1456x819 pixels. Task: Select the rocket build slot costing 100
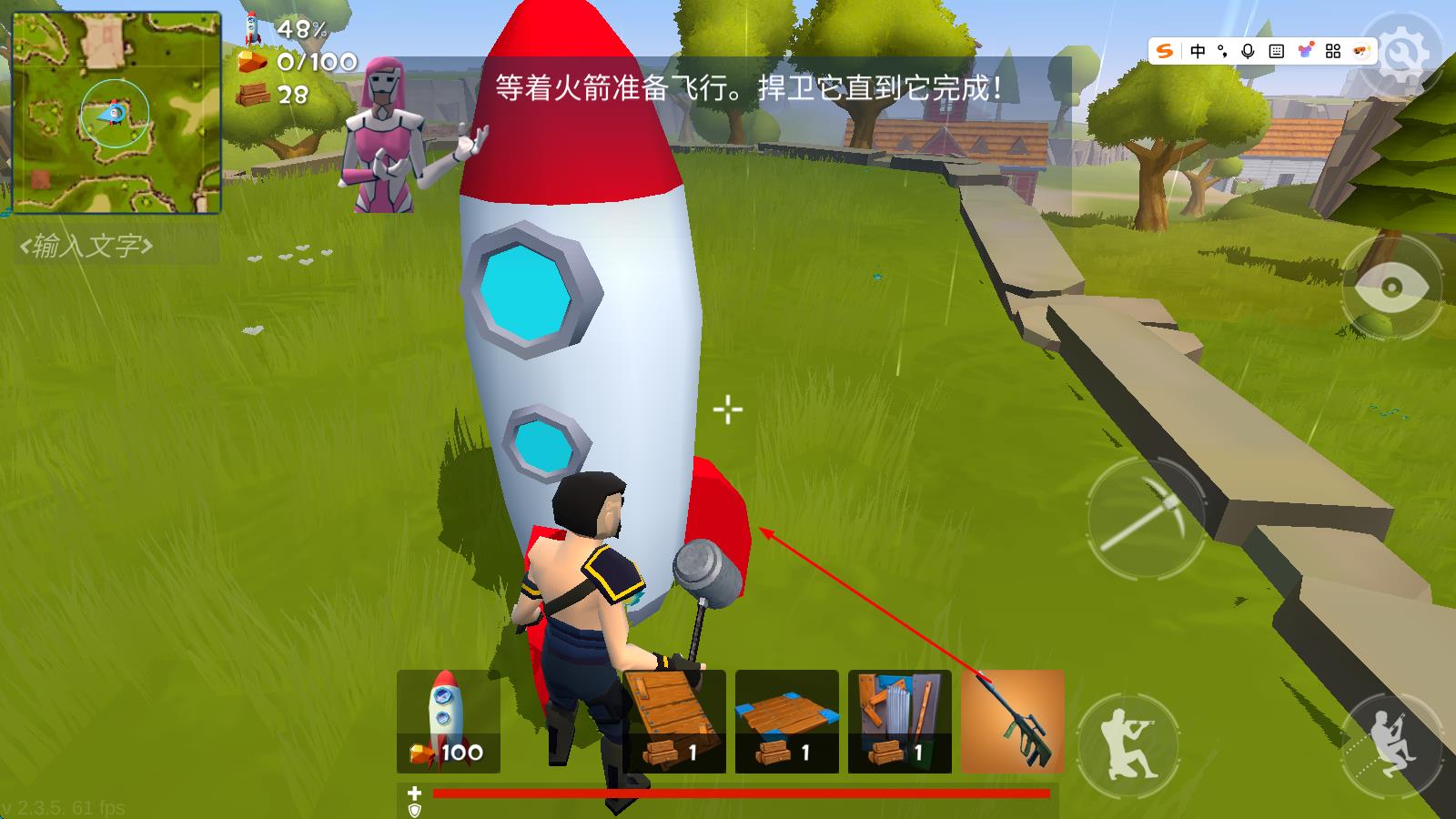pos(448,722)
